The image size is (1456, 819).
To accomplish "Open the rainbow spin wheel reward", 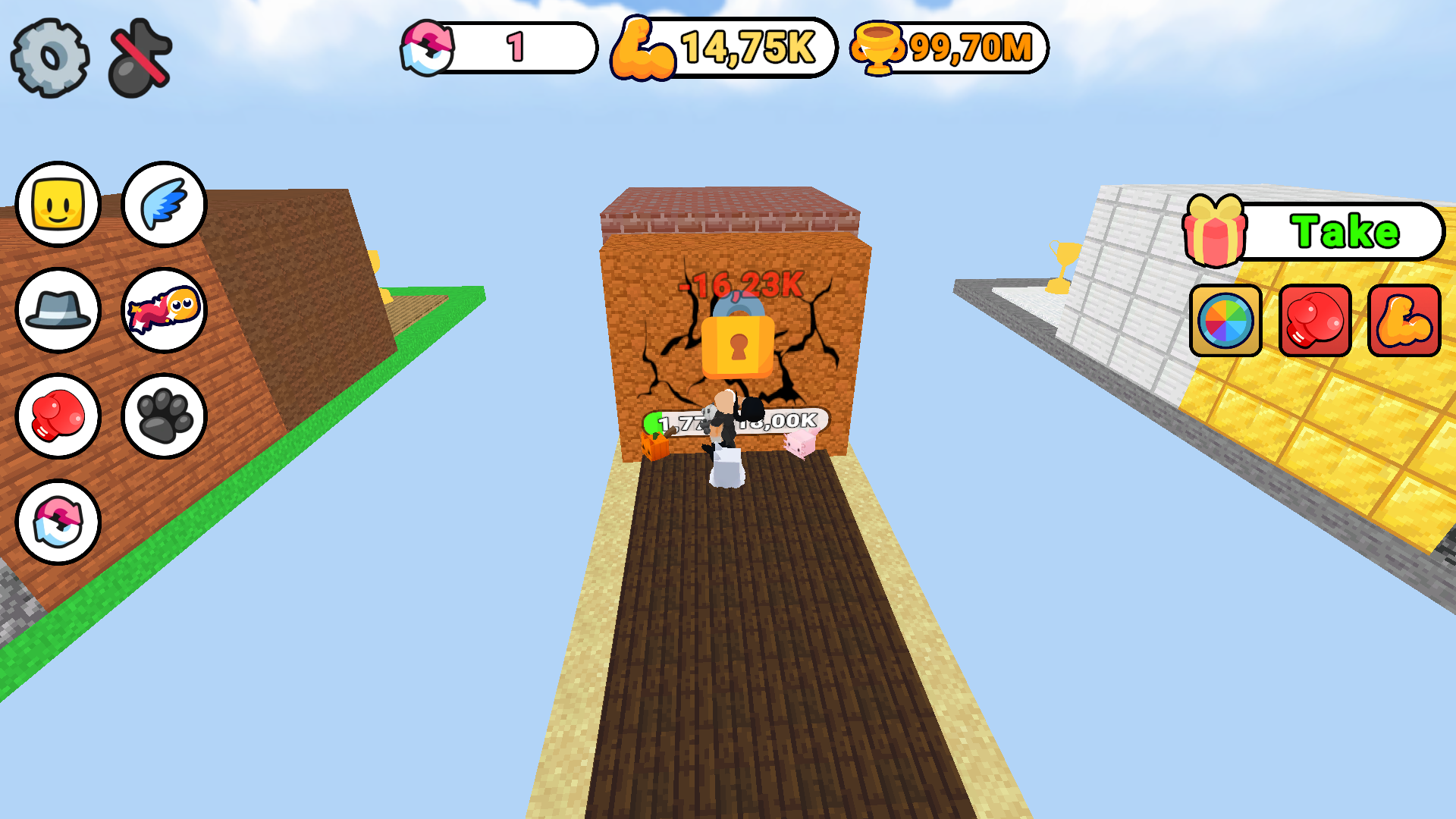I will pos(1225,322).
